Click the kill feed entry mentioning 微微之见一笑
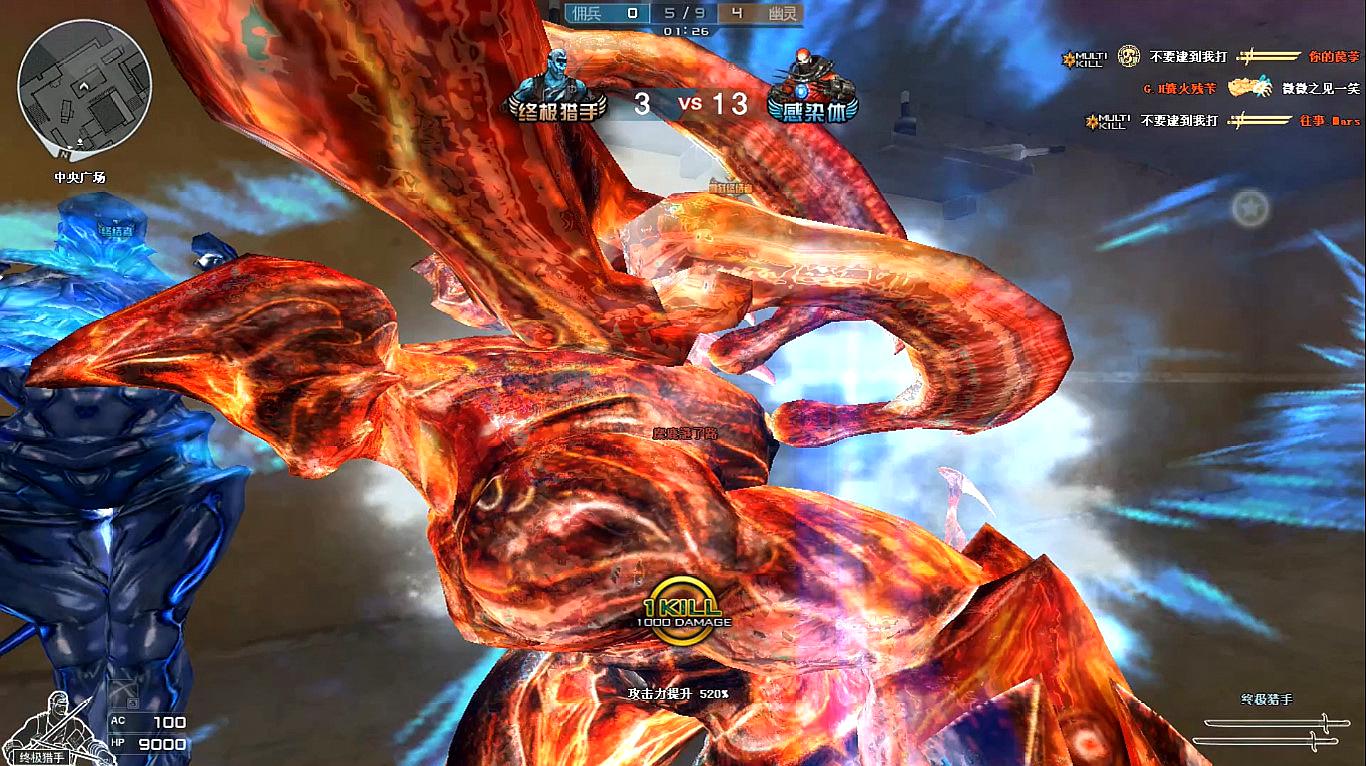This screenshot has height=766, width=1366. (1251, 89)
